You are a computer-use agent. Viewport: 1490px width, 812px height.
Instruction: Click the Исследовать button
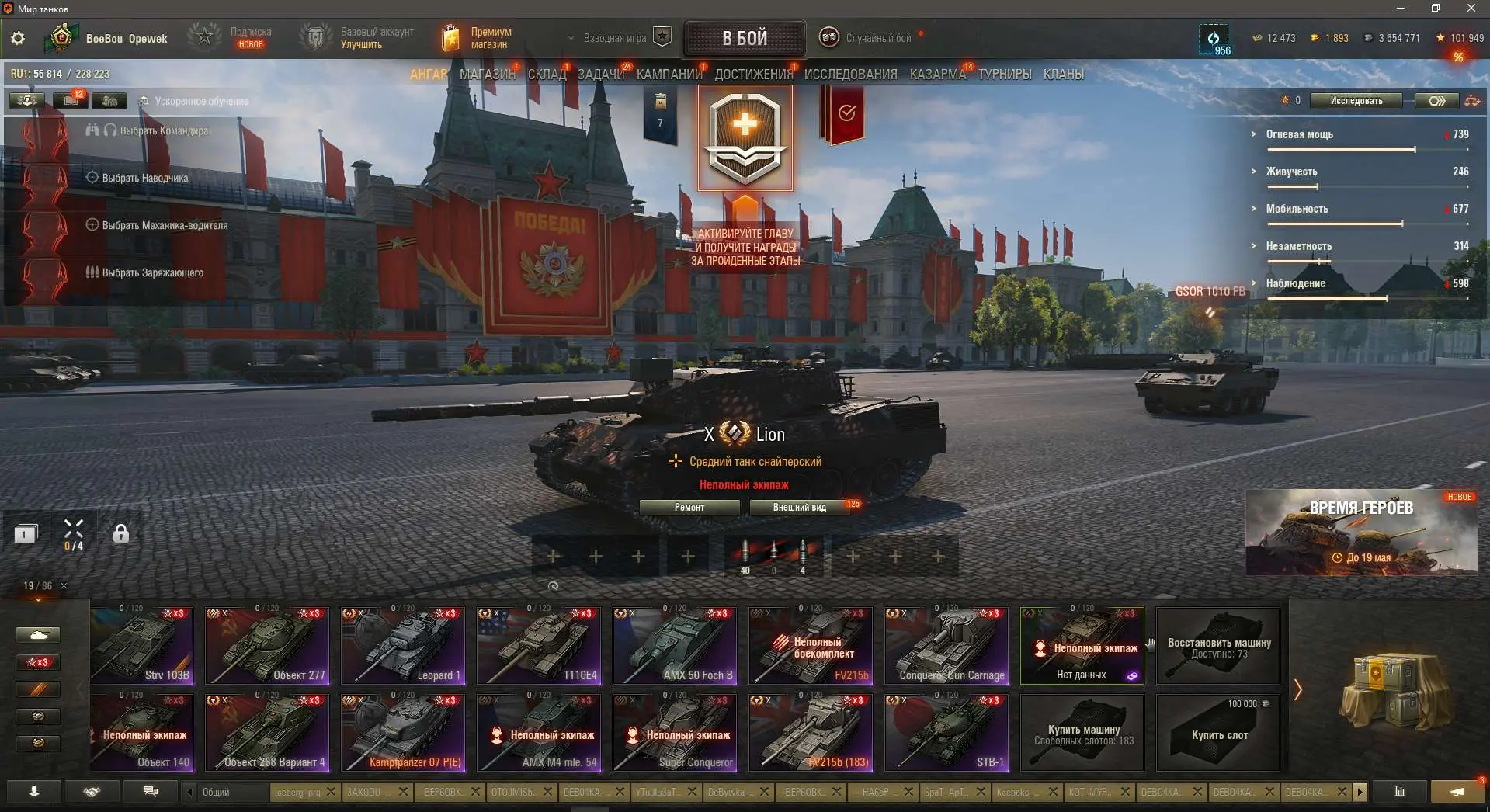coord(1356,101)
